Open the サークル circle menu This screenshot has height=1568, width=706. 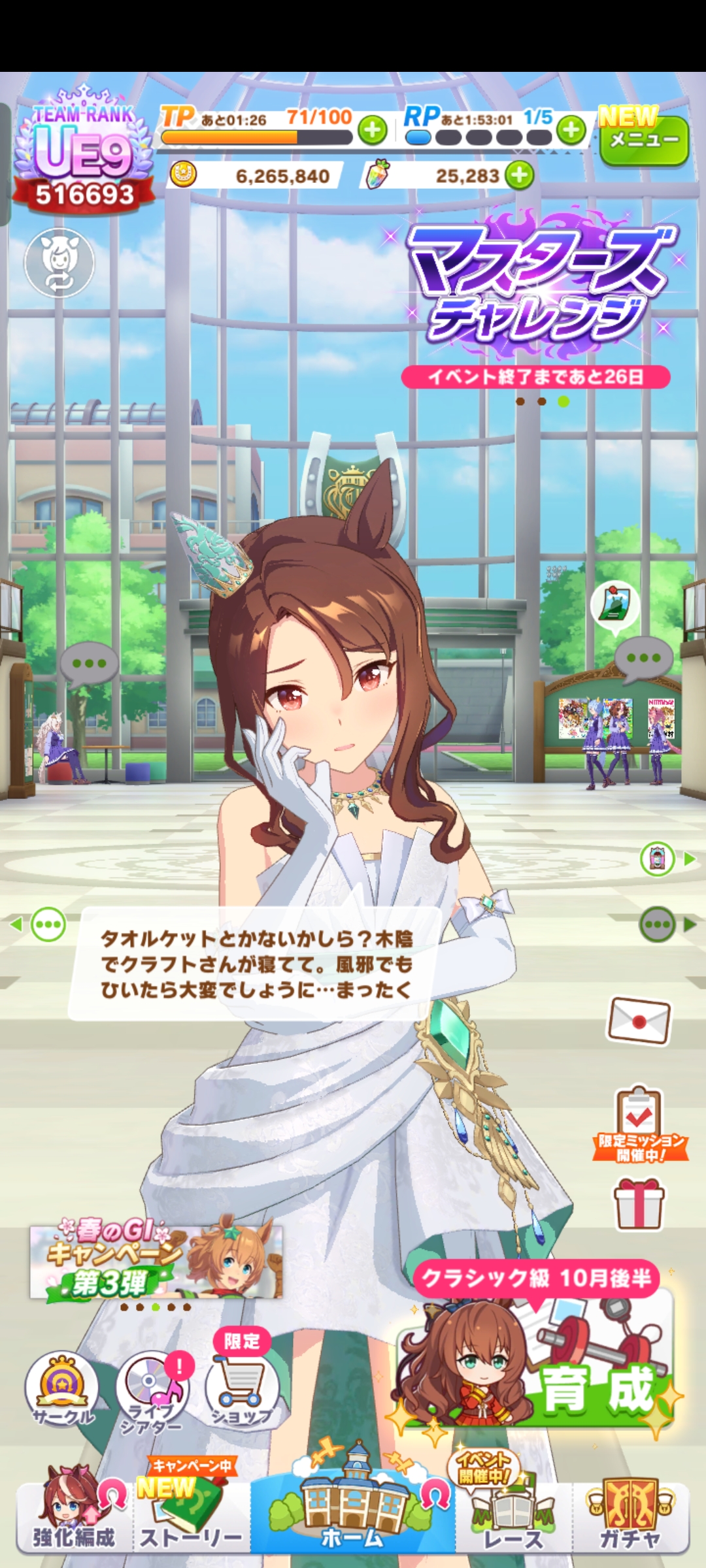(62, 1388)
